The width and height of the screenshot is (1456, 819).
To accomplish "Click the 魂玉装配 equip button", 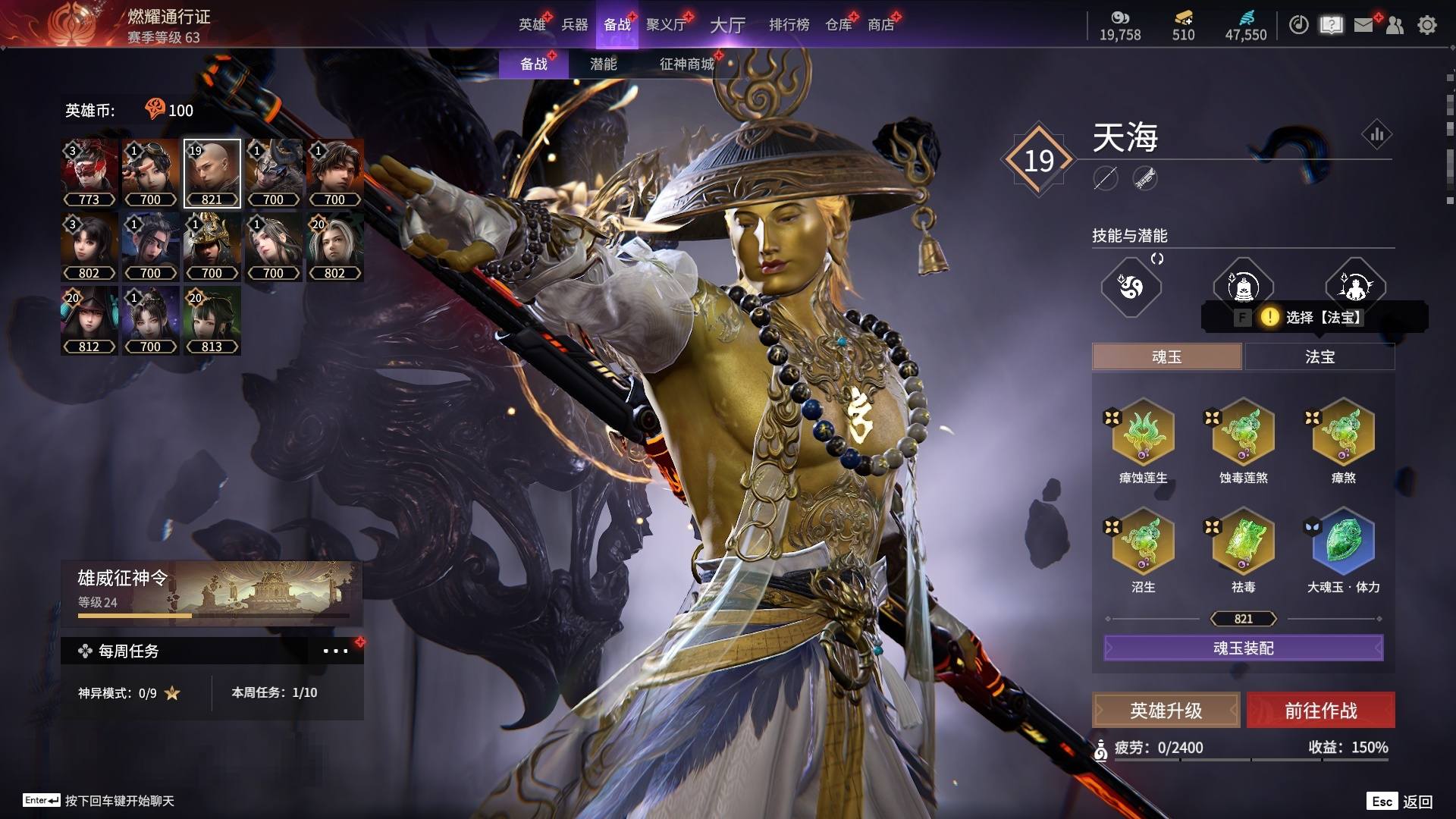I will 1244,648.
